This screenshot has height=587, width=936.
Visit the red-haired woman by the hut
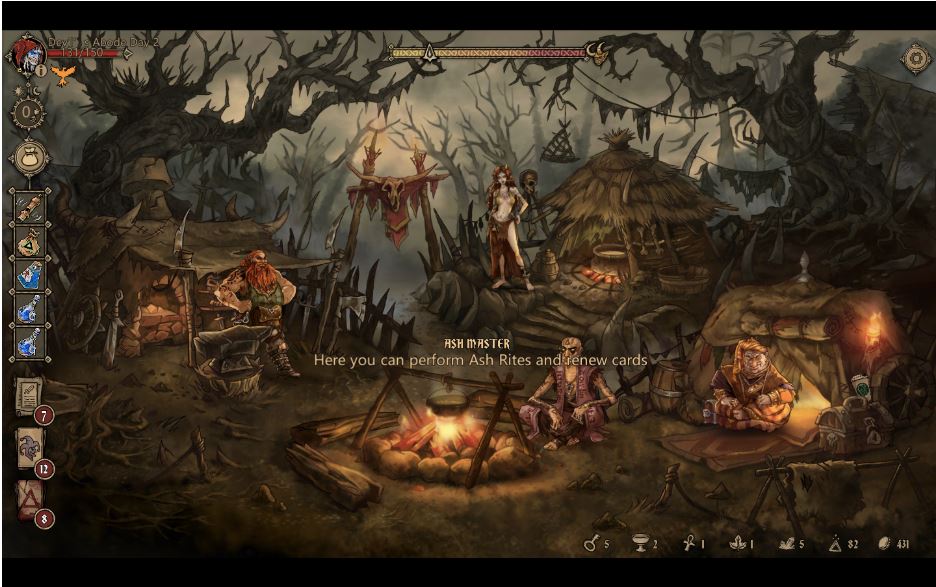(503, 225)
